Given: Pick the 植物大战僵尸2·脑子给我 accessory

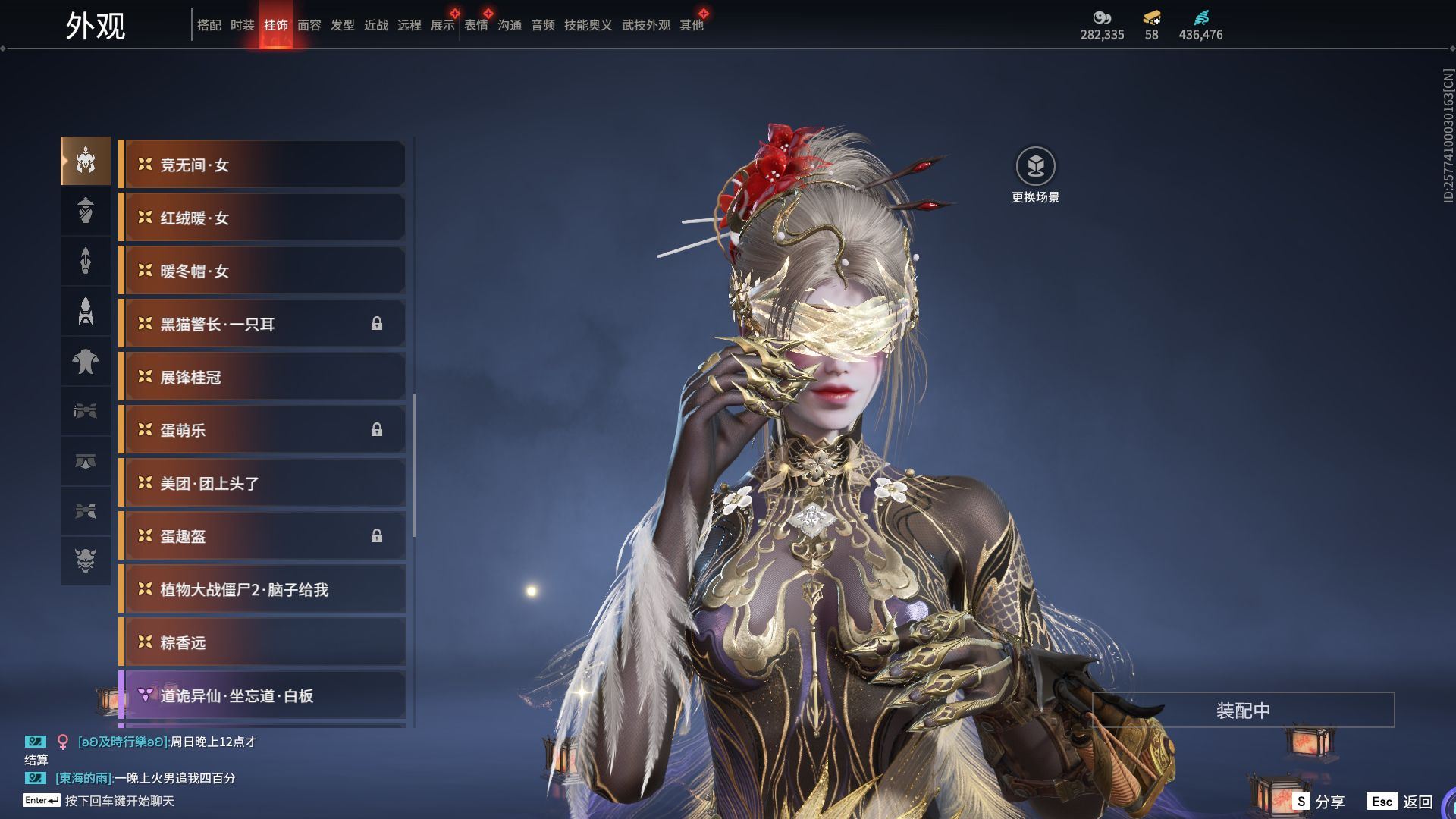Looking at the screenshot, I should [x=262, y=589].
